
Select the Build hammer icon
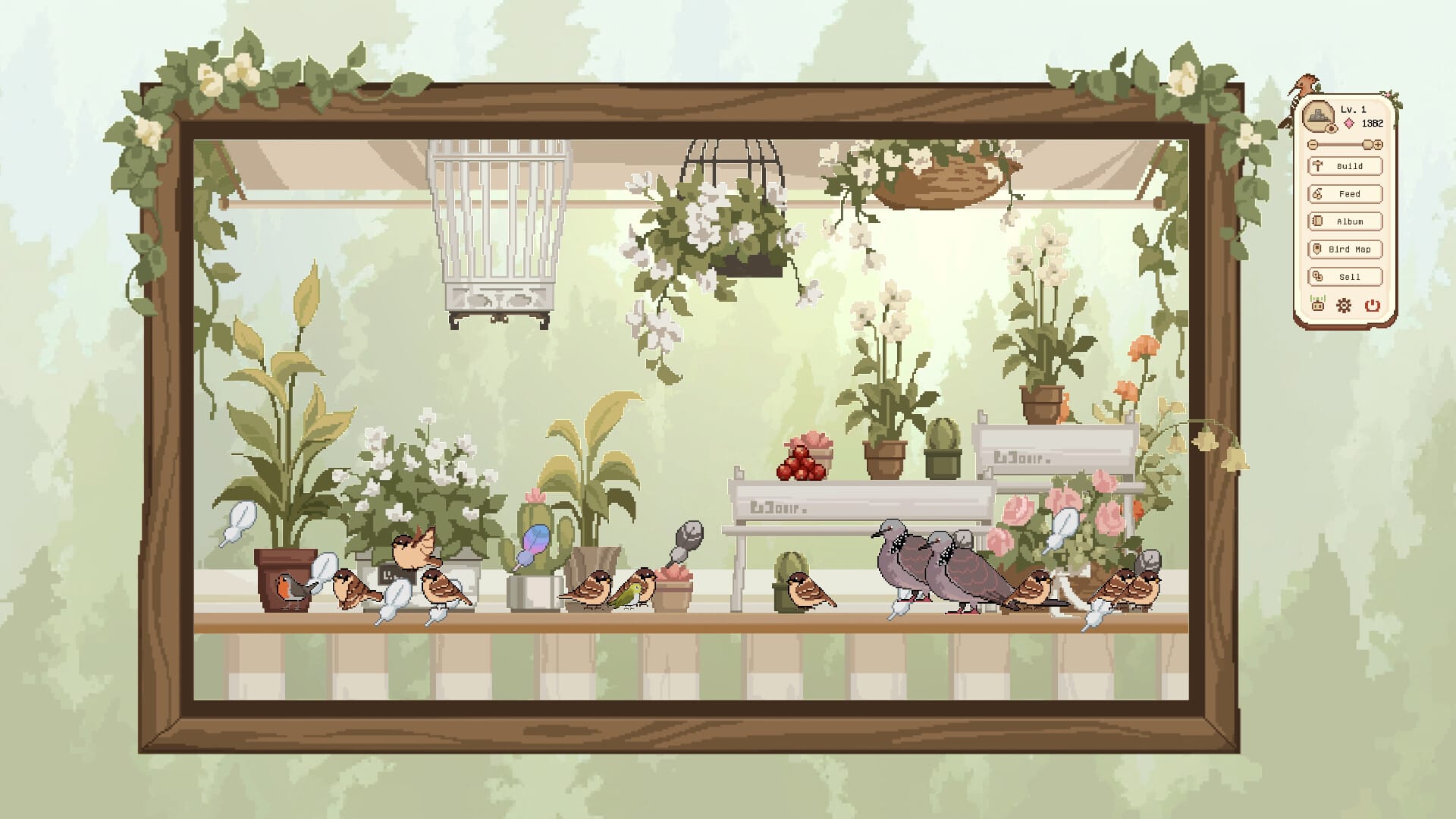tap(1317, 165)
